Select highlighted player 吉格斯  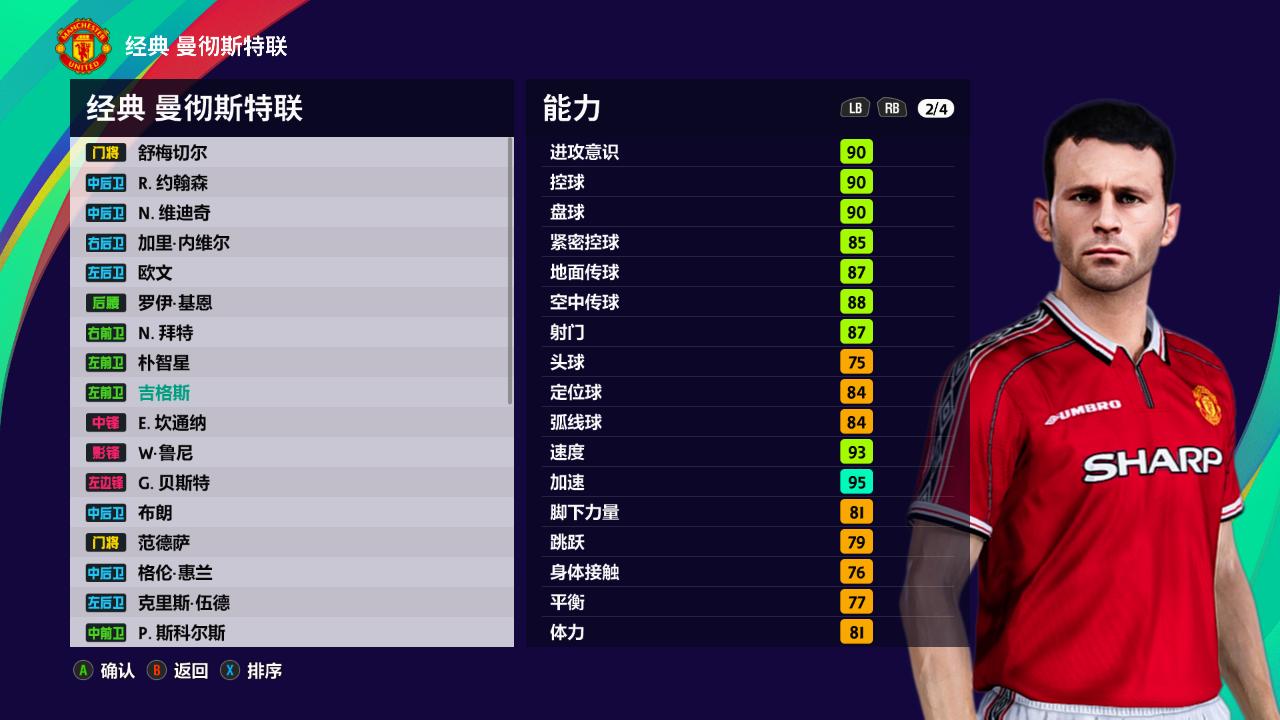290,393
